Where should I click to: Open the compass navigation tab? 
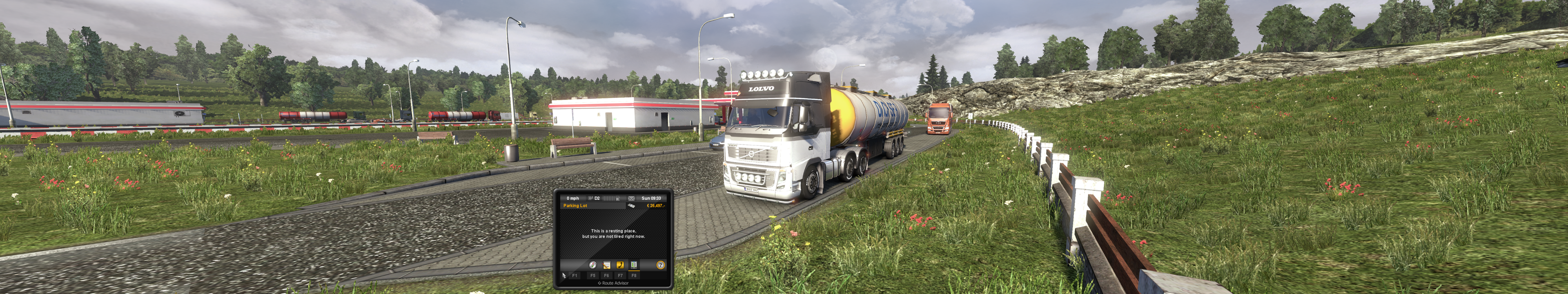pos(592,265)
